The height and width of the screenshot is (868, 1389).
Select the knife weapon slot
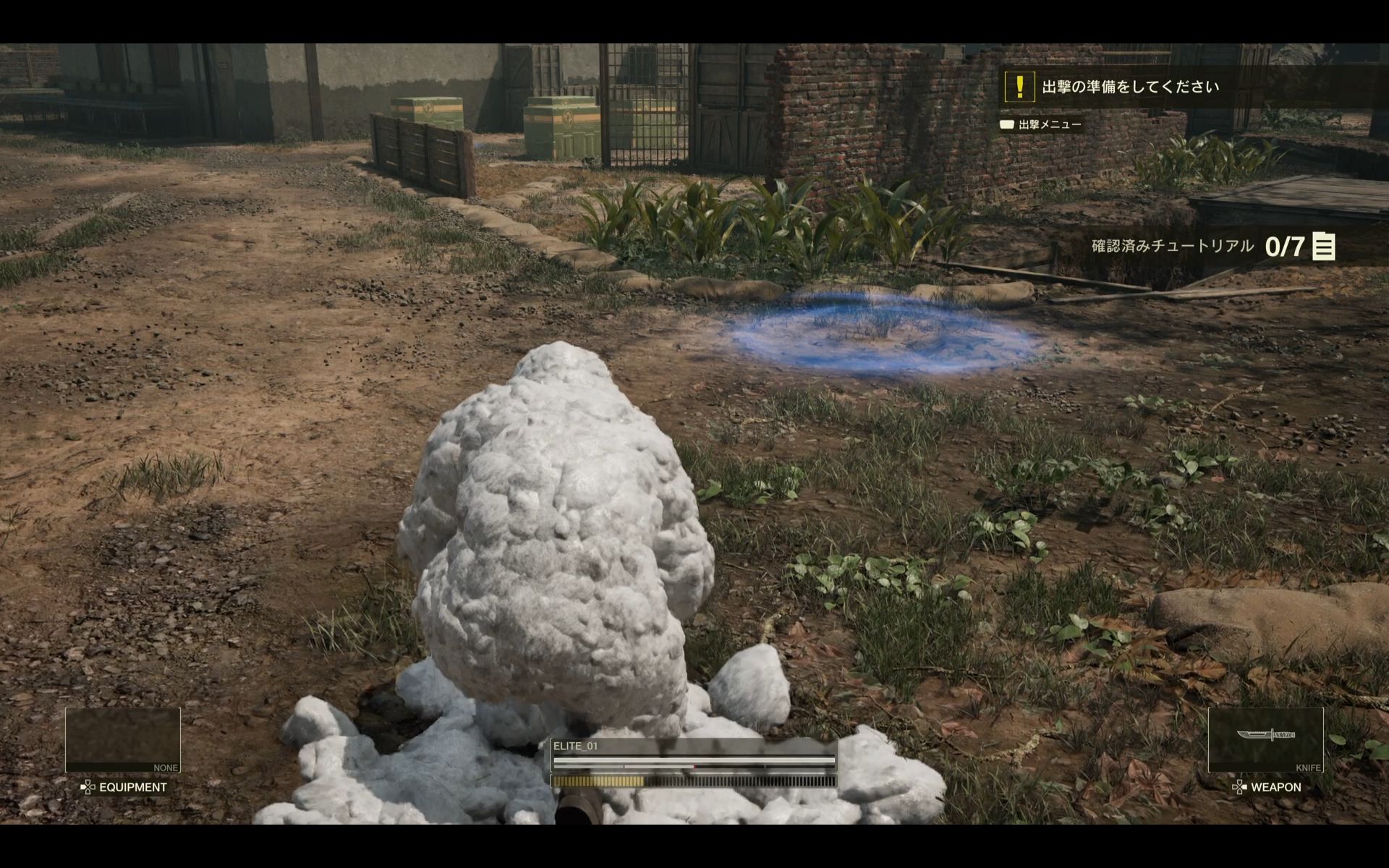coord(1265,739)
